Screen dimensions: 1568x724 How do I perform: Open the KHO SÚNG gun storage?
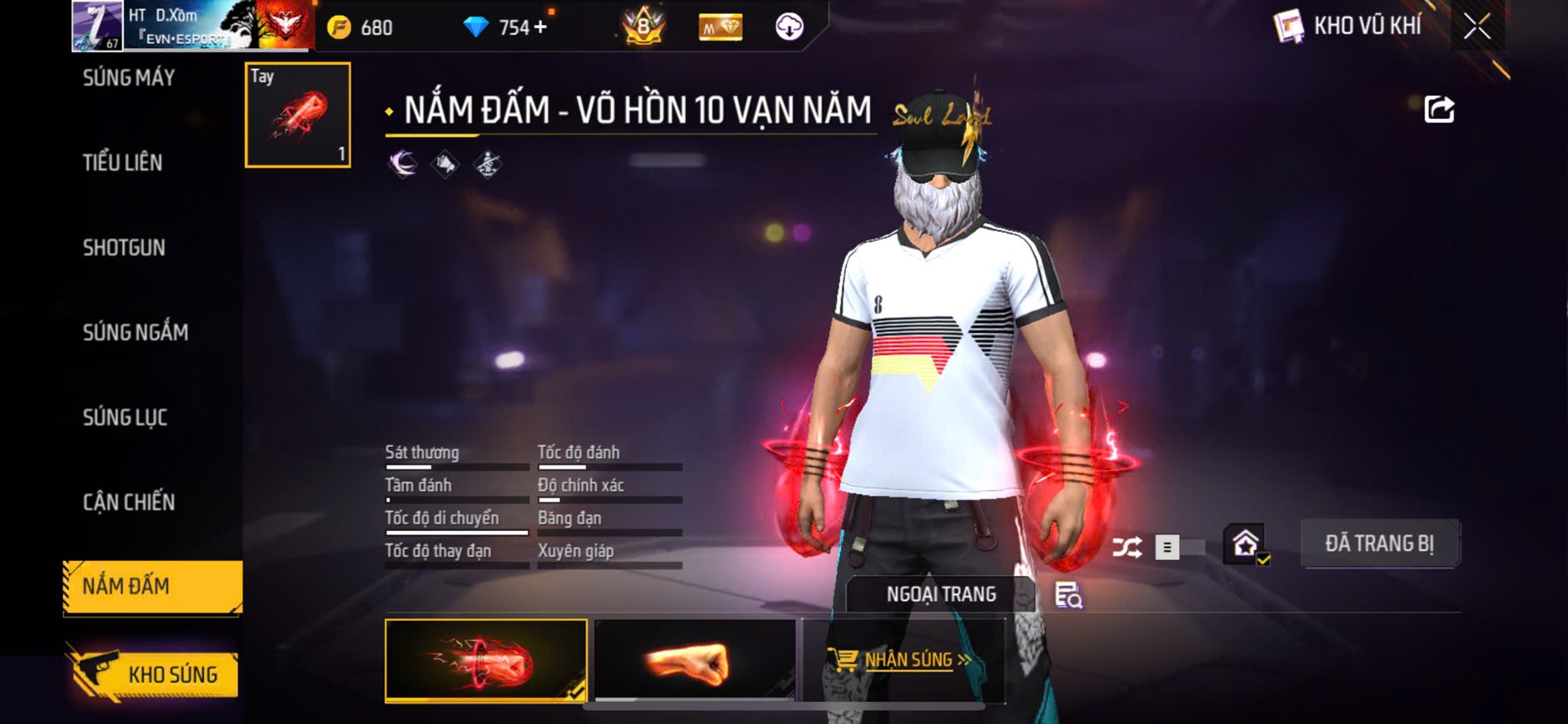155,674
